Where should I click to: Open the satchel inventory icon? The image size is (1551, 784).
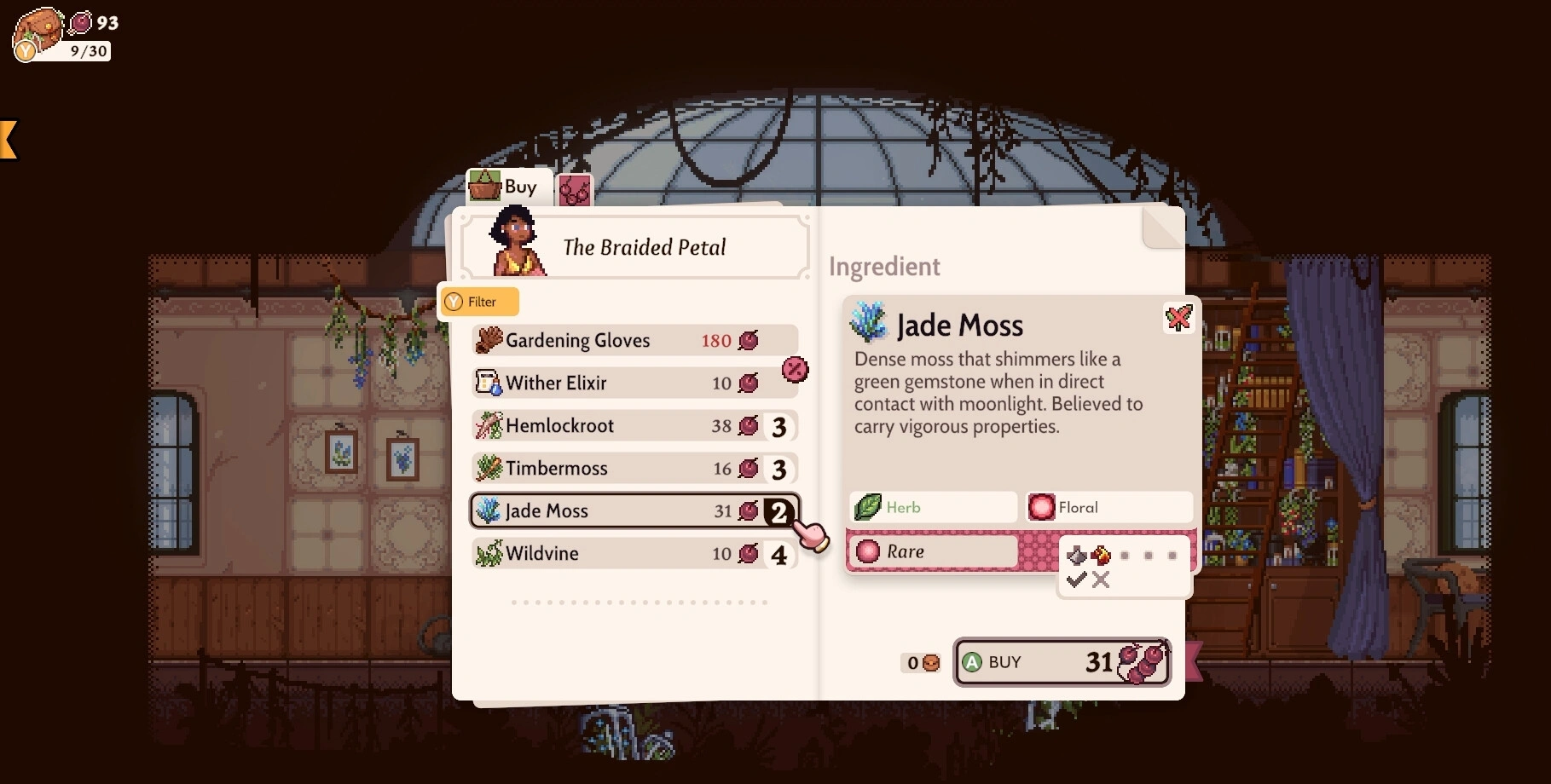click(x=38, y=34)
